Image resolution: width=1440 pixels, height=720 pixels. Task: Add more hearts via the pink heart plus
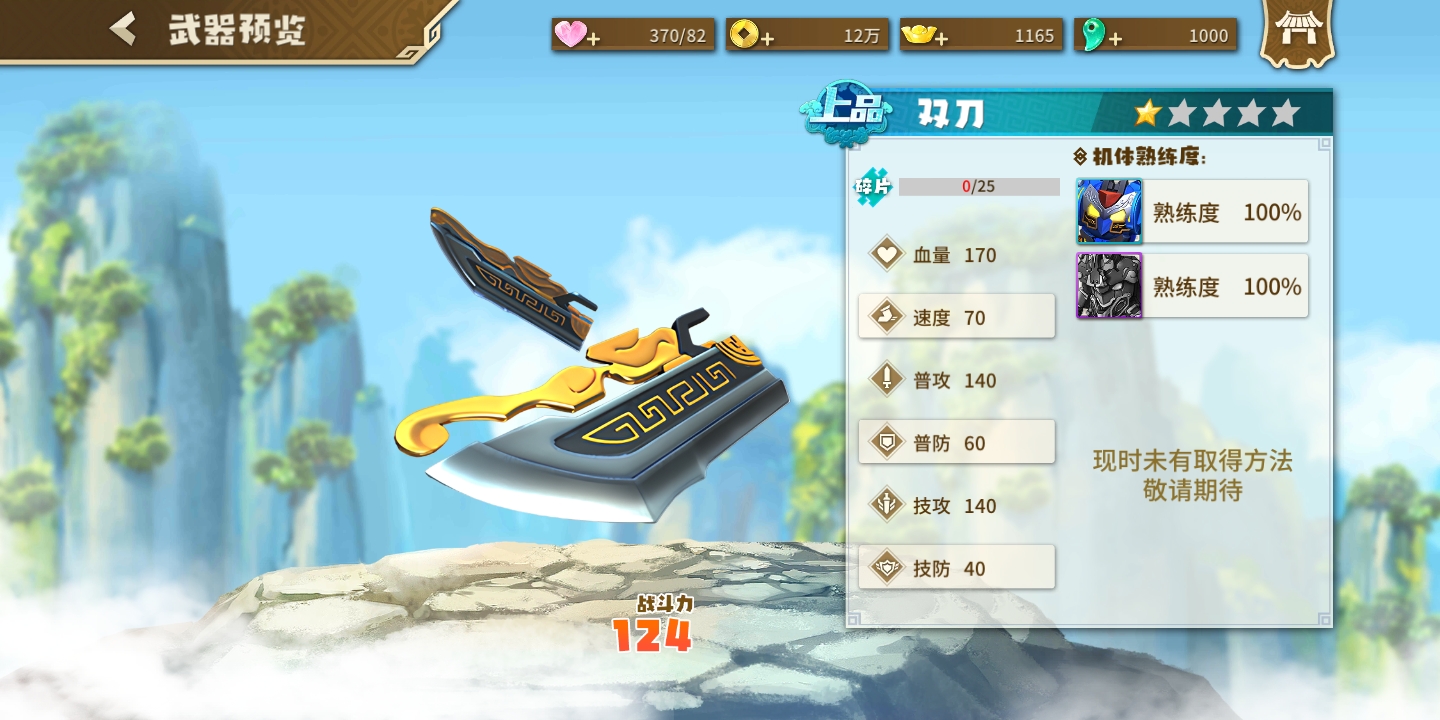578,36
